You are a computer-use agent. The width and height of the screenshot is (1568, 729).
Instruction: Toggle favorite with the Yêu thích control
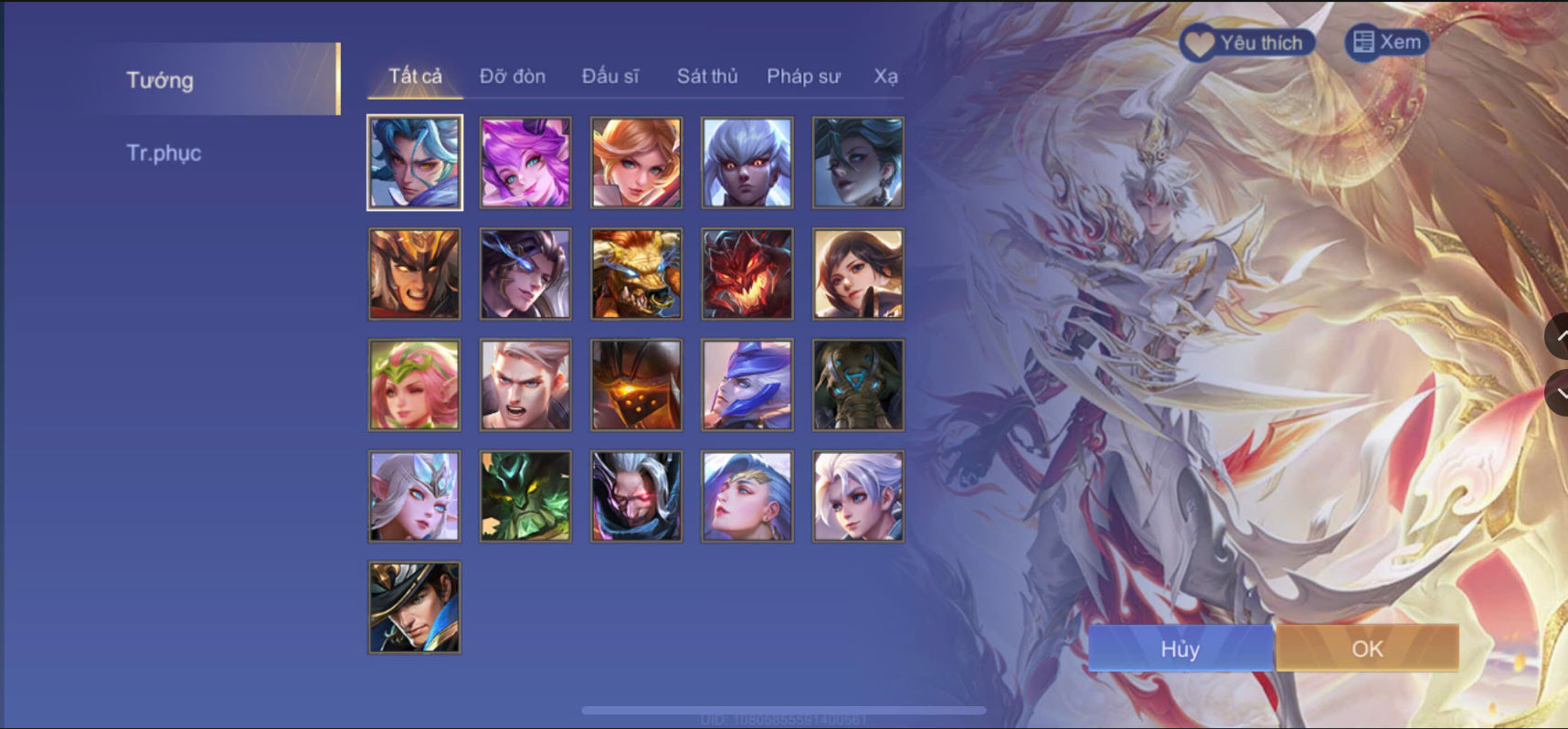coord(1247,42)
